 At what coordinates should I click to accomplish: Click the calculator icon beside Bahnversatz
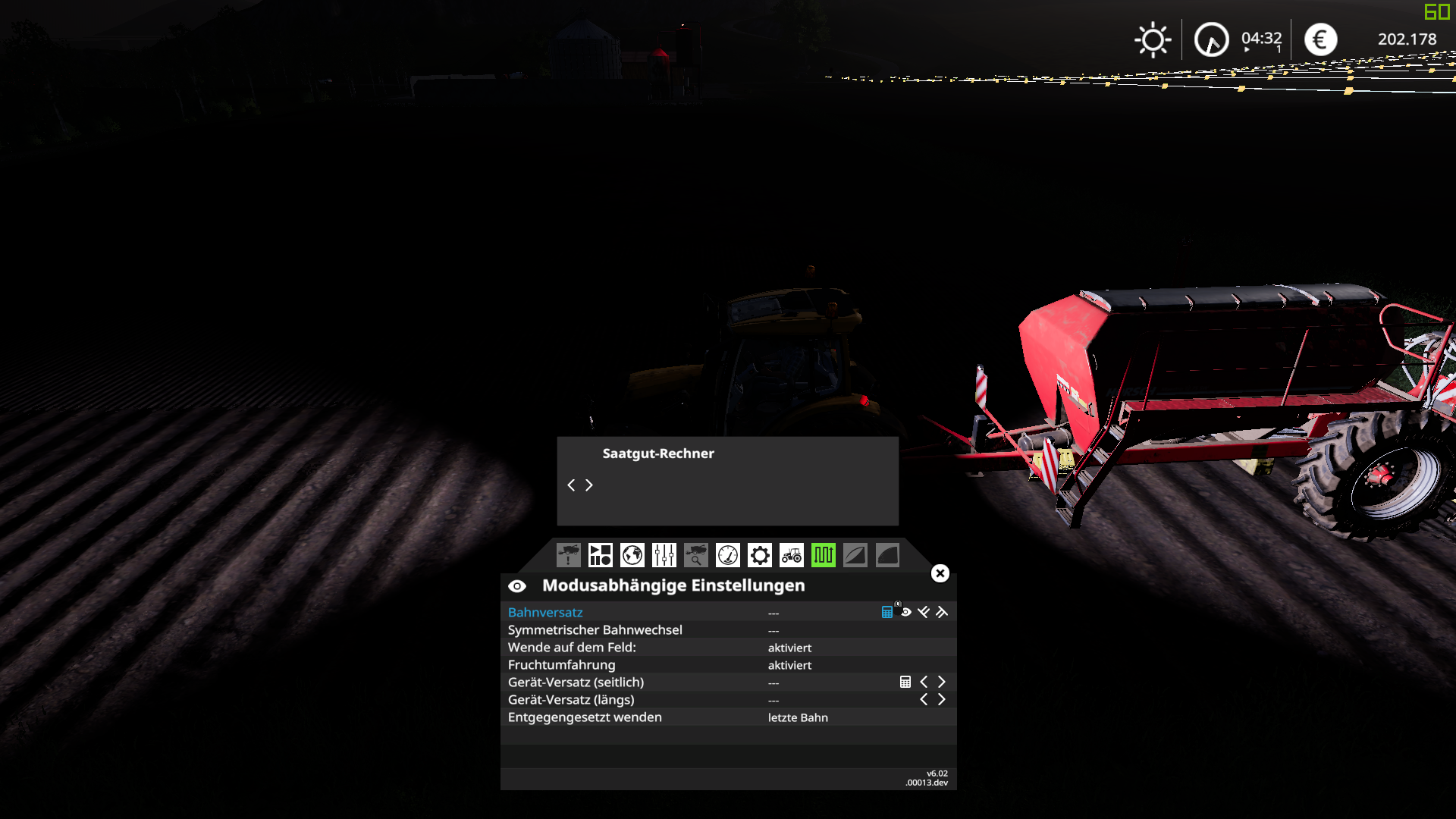point(886,611)
